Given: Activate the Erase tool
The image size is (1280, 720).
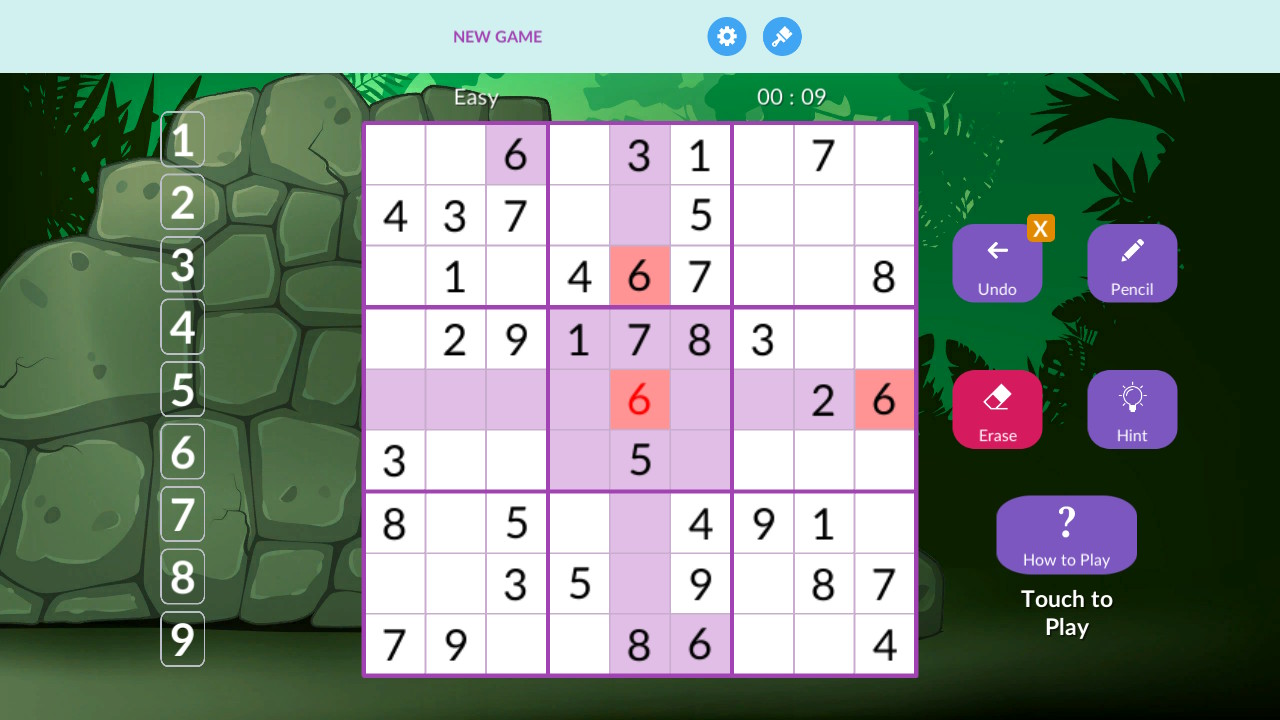Looking at the screenshot, I should tap(997, 409).
